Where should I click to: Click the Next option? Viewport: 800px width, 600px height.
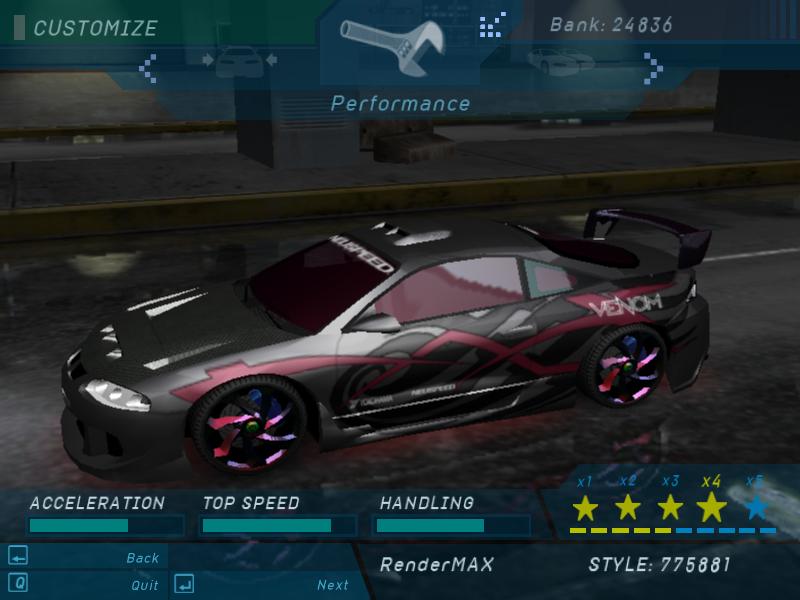click(x=333, y=585)
